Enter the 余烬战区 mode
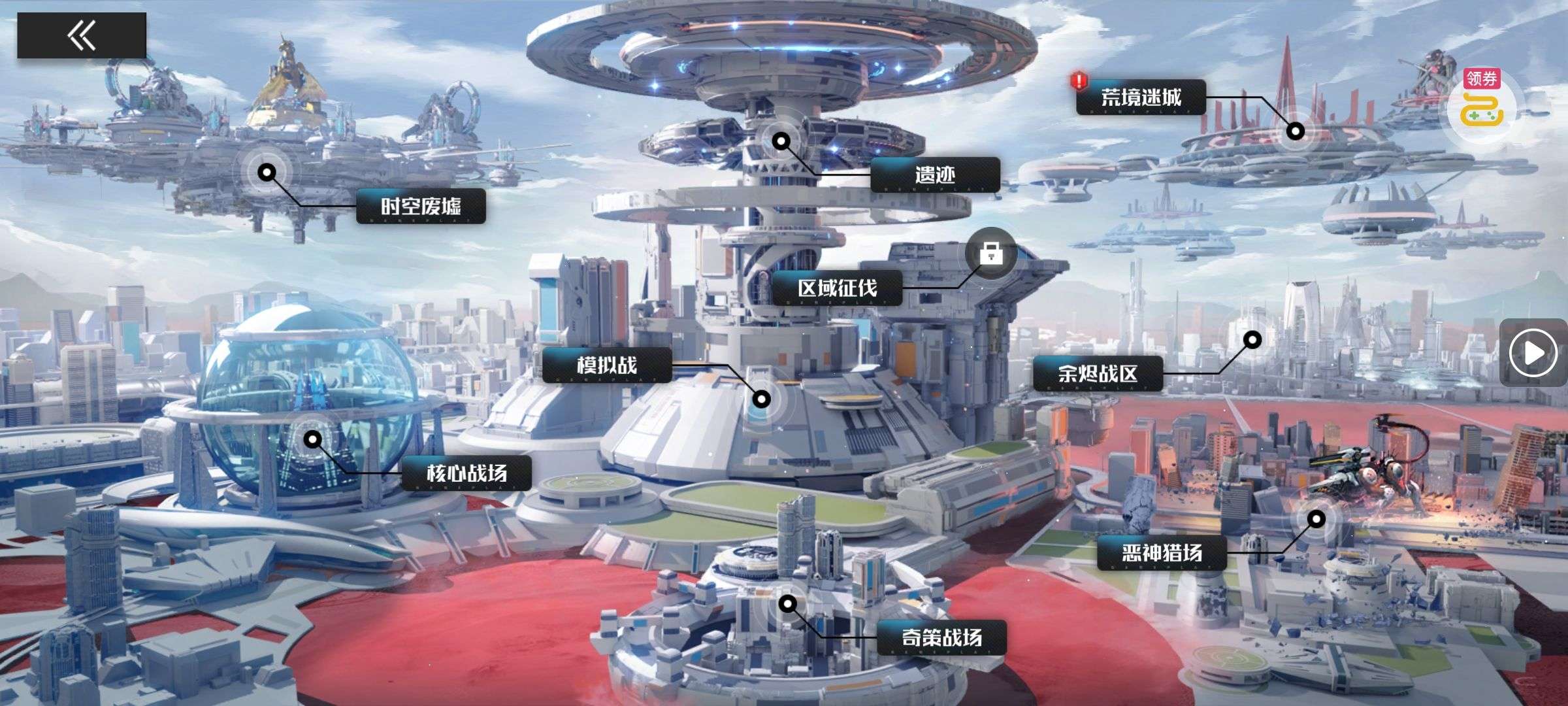 tap(1098, 374)
